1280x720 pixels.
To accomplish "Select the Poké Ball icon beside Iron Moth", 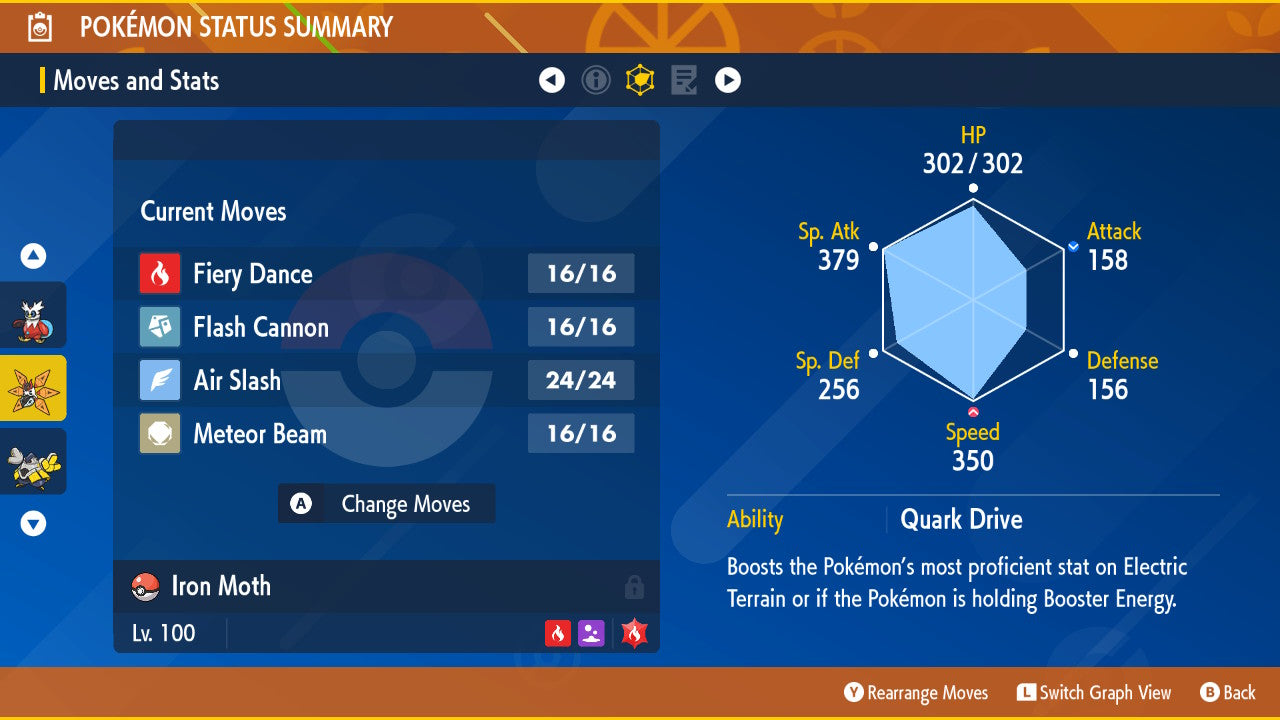I will point(143,586).
